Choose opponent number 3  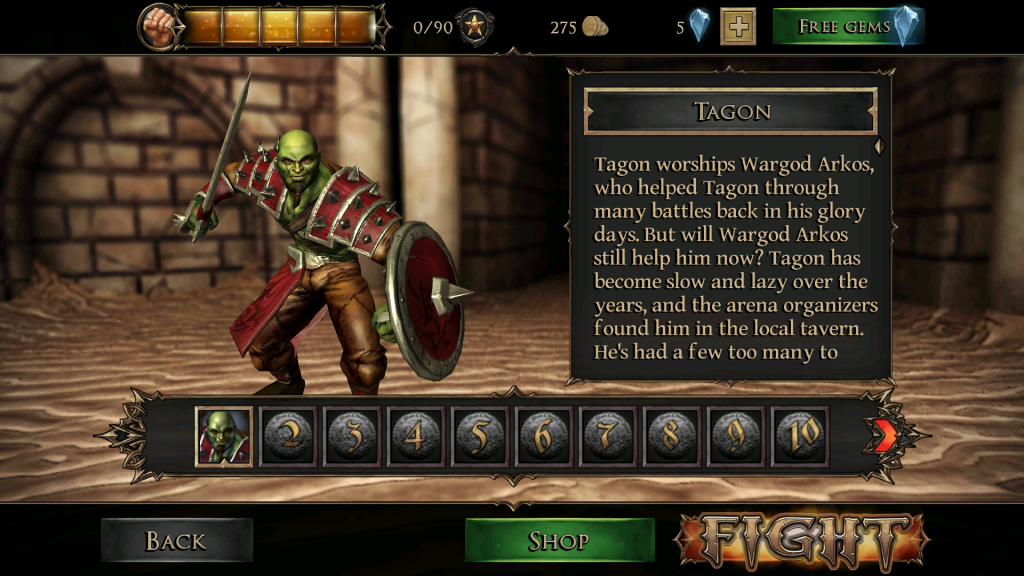(x=352, y=436)
